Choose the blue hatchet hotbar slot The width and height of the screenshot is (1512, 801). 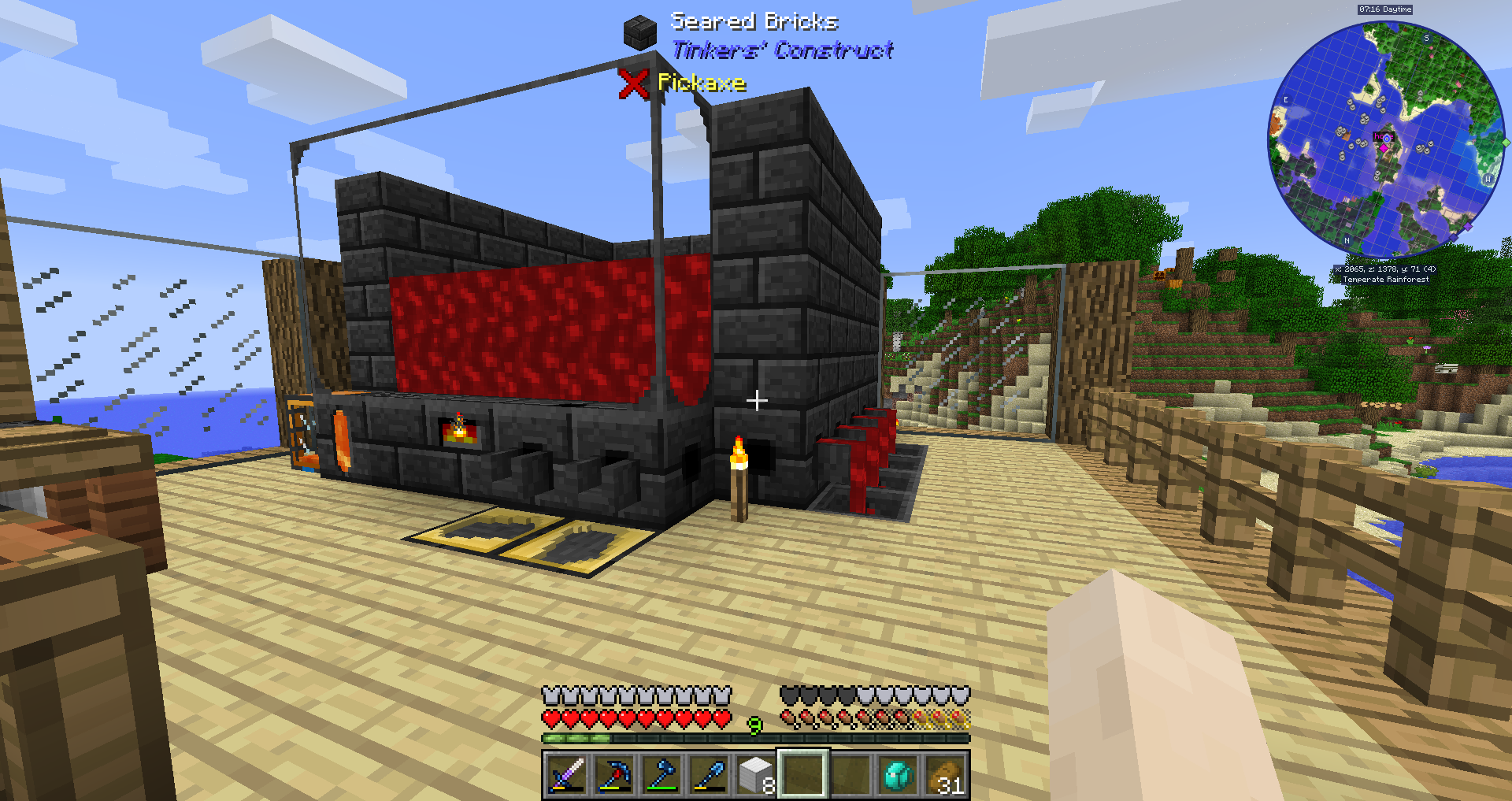(x=661, y=774)
